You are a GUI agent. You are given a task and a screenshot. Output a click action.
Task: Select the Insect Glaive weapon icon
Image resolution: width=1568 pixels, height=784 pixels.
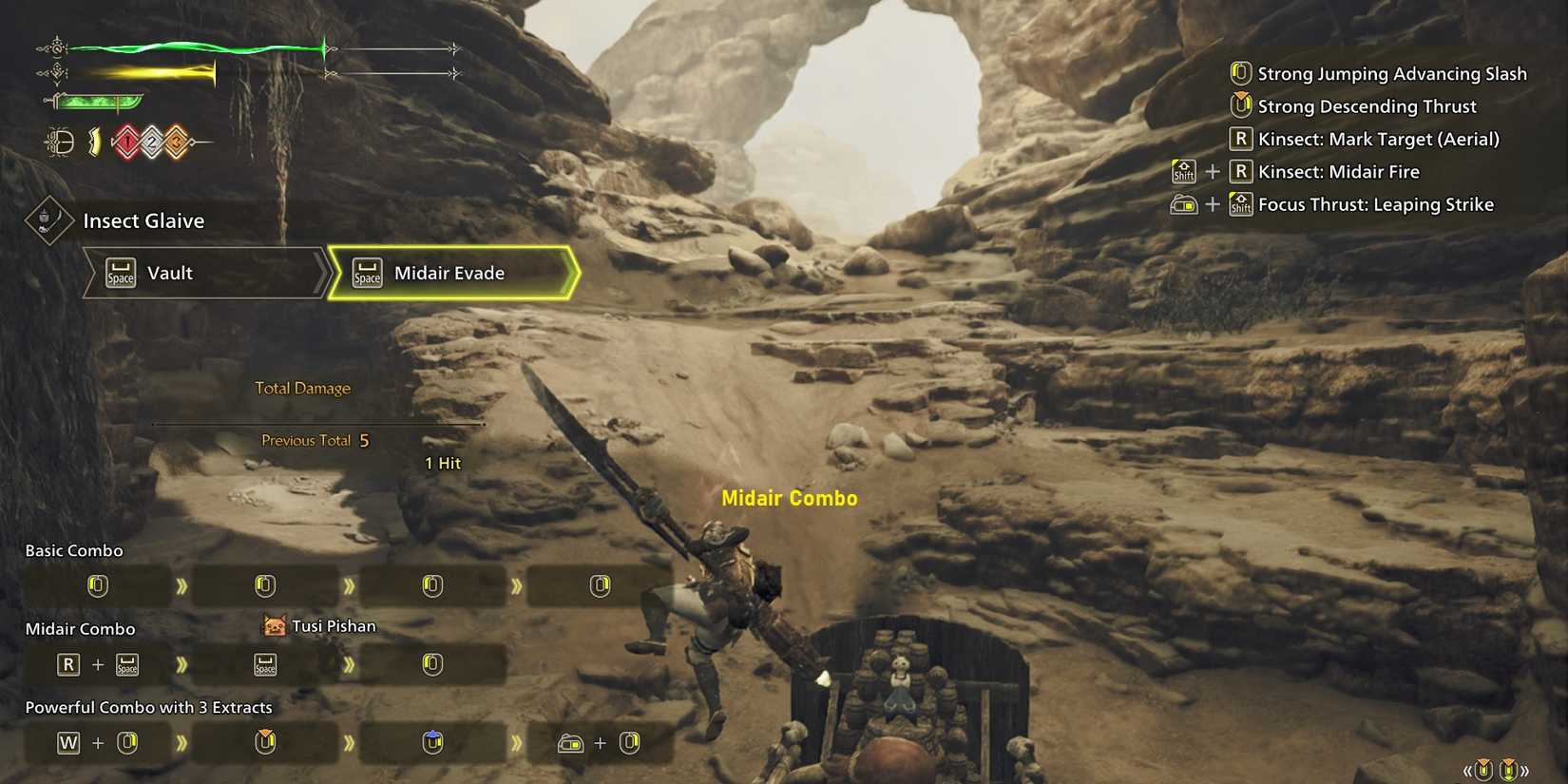coord(48,219)
